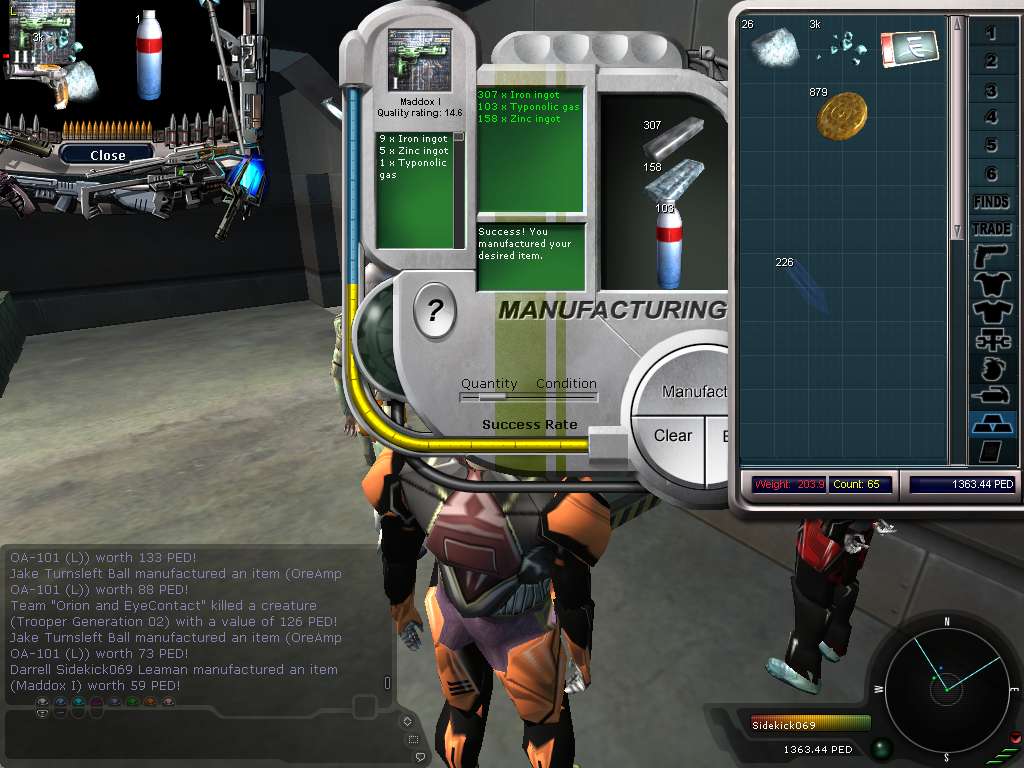Open the ingot materials inventory tab
The image size is (1024, 768).
[x=991, y=424]
